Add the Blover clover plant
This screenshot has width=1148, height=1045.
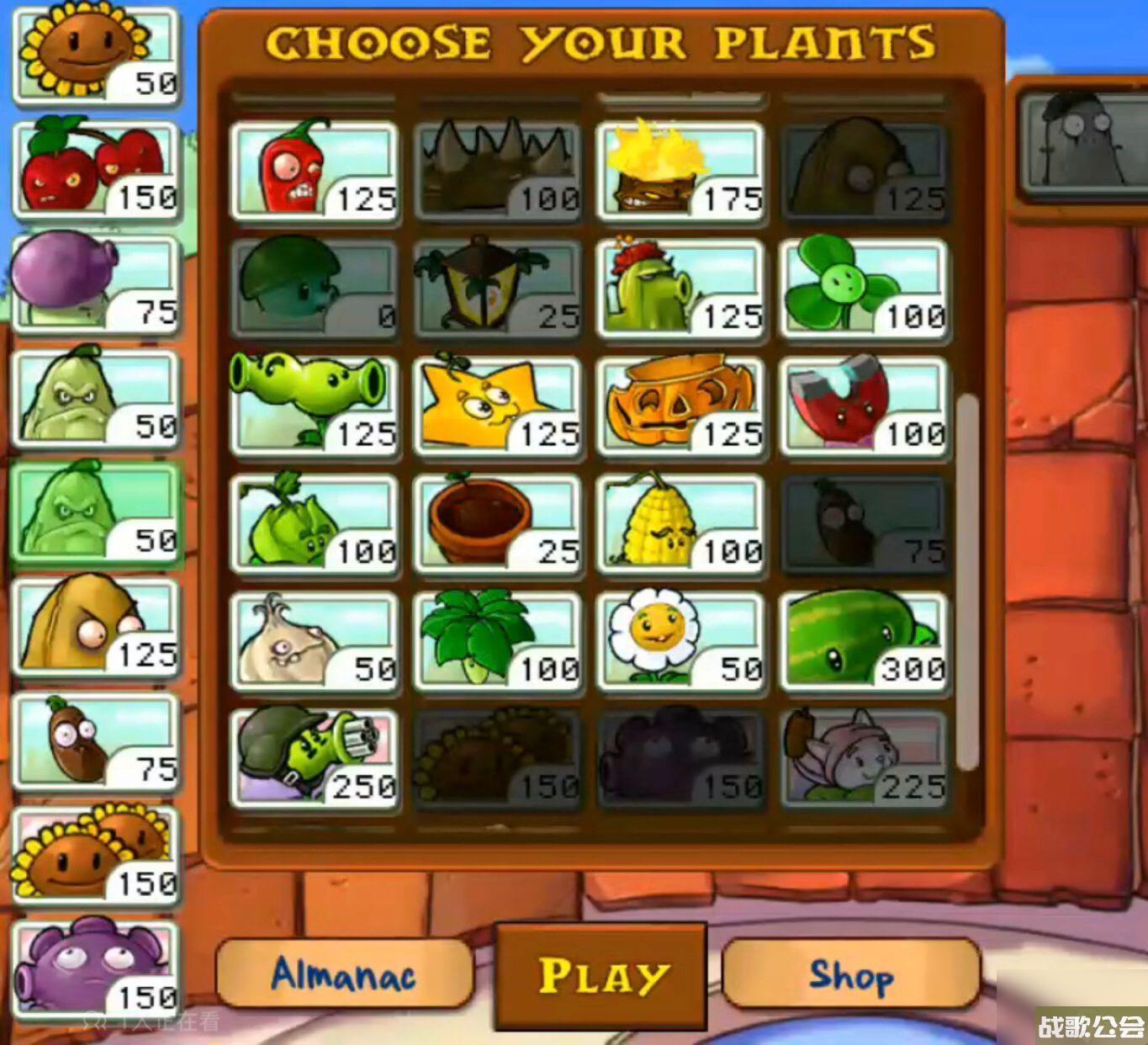pos(864,289)
